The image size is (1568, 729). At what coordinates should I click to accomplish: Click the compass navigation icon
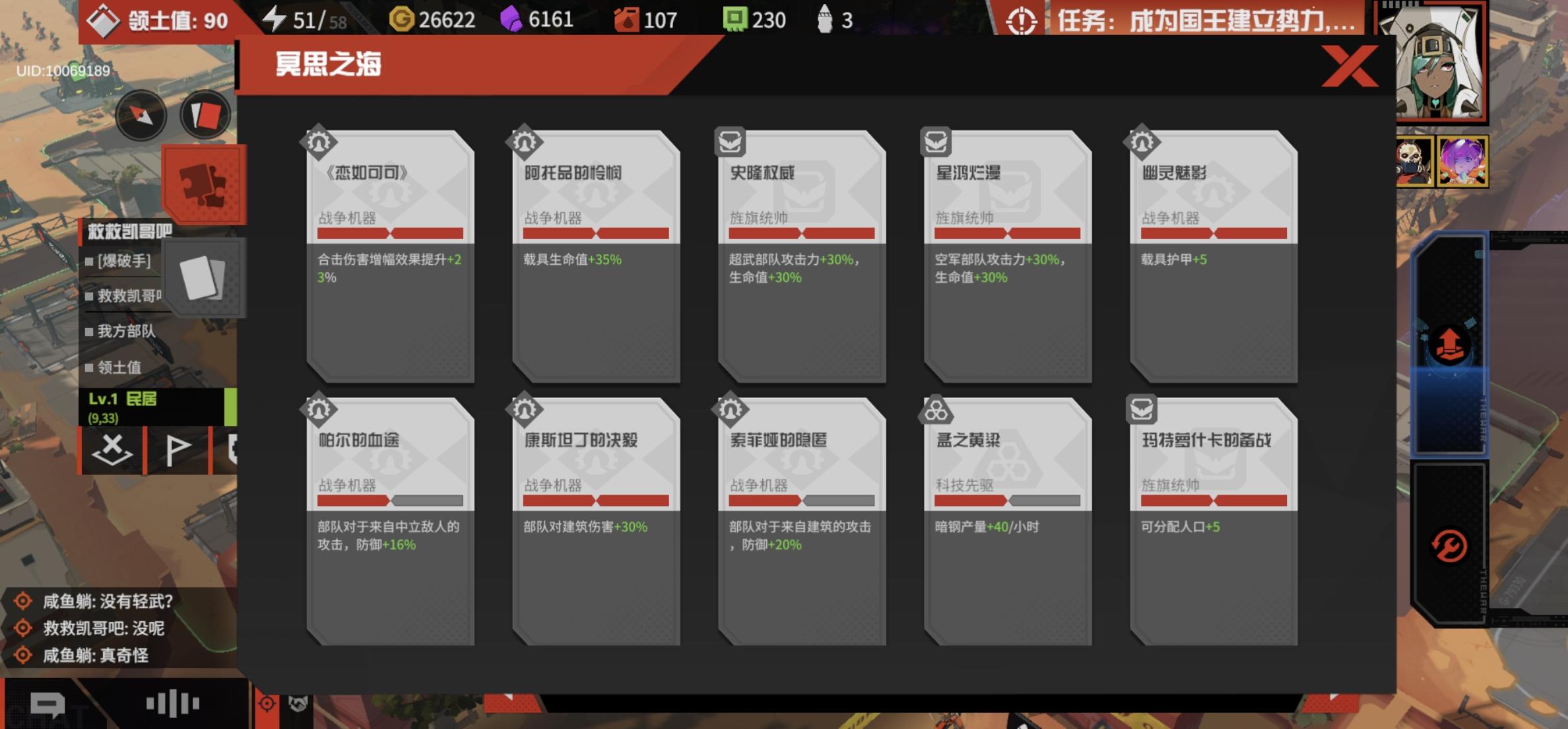139,114
